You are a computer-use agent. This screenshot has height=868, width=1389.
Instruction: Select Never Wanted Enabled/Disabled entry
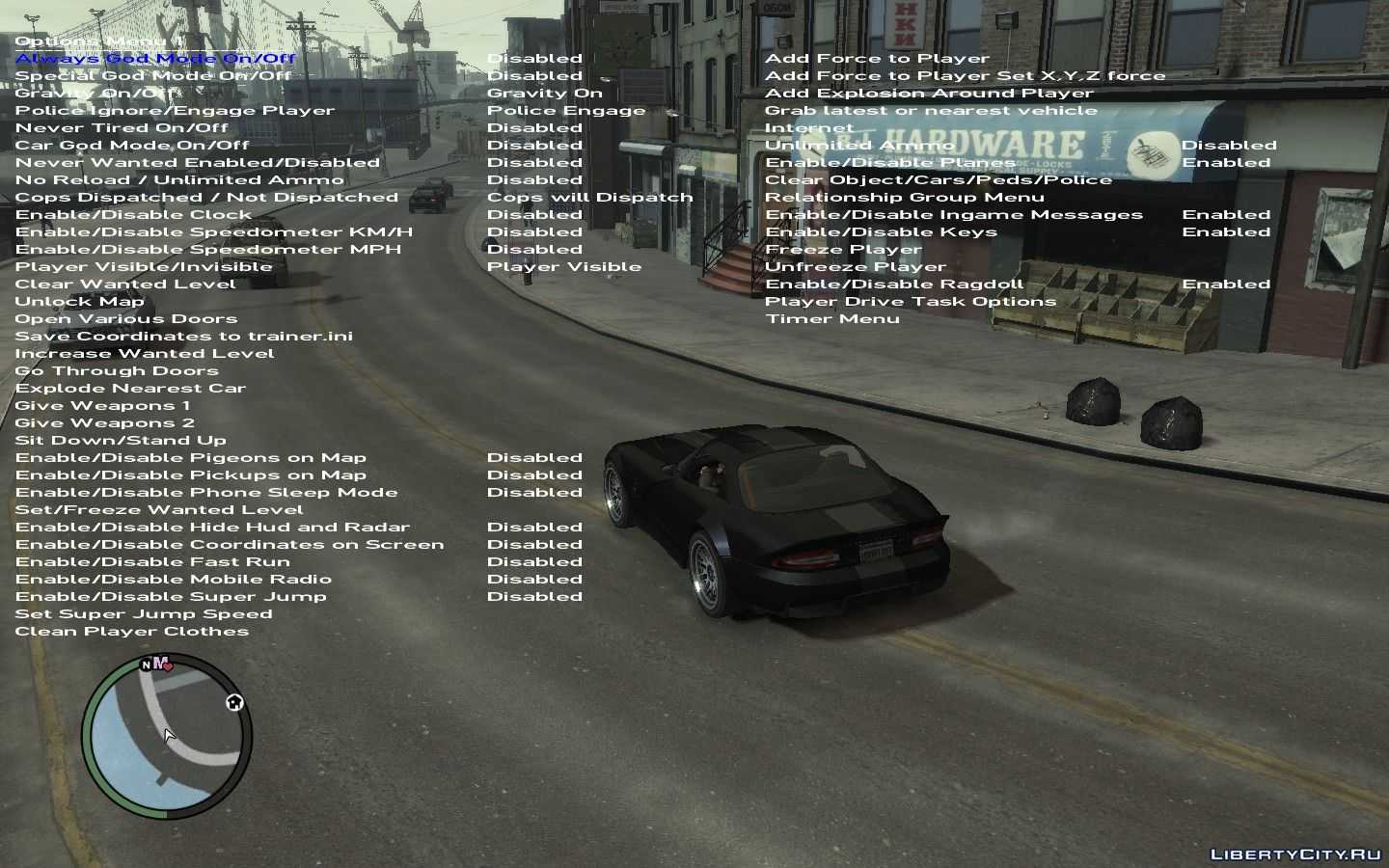198,163
